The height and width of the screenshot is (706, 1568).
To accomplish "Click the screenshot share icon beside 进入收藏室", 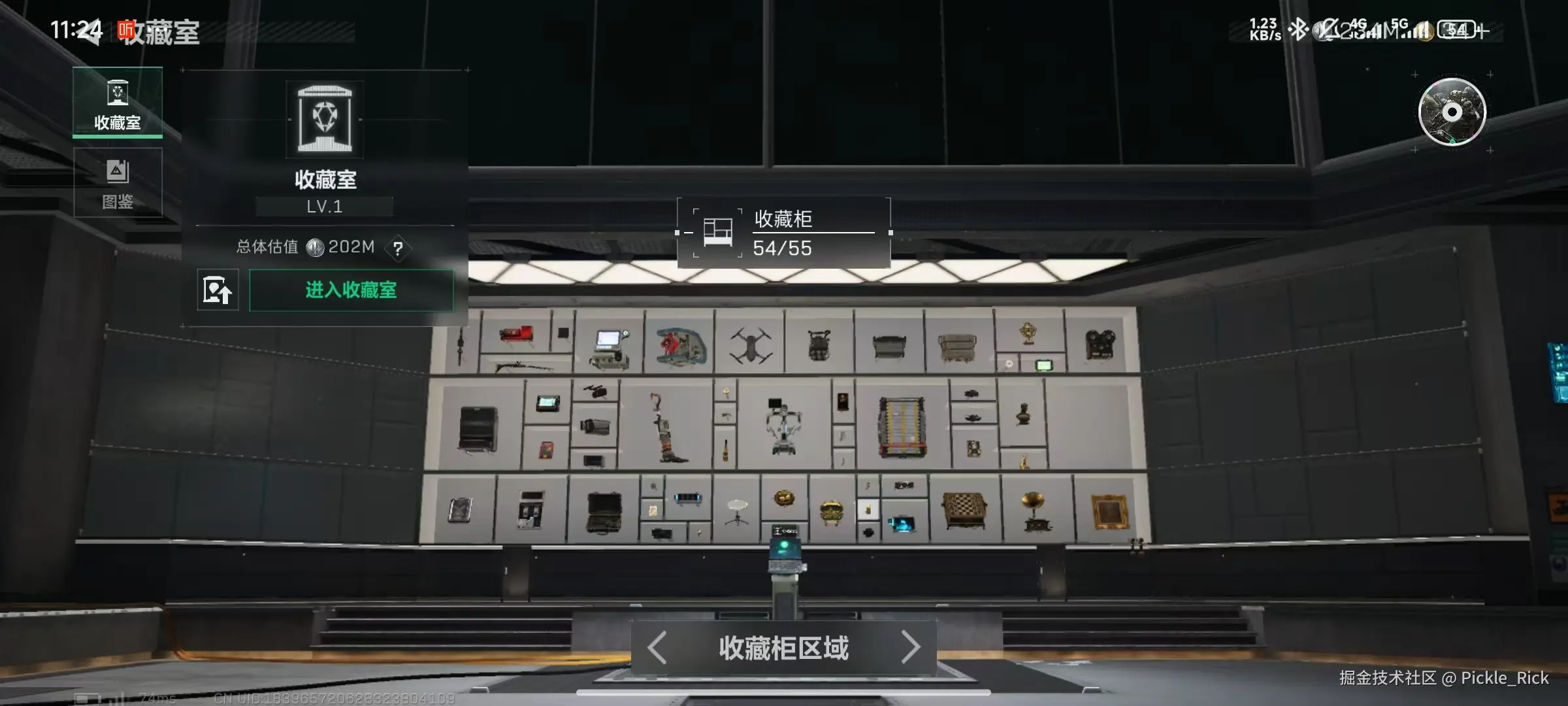I will tap(218, 290).
